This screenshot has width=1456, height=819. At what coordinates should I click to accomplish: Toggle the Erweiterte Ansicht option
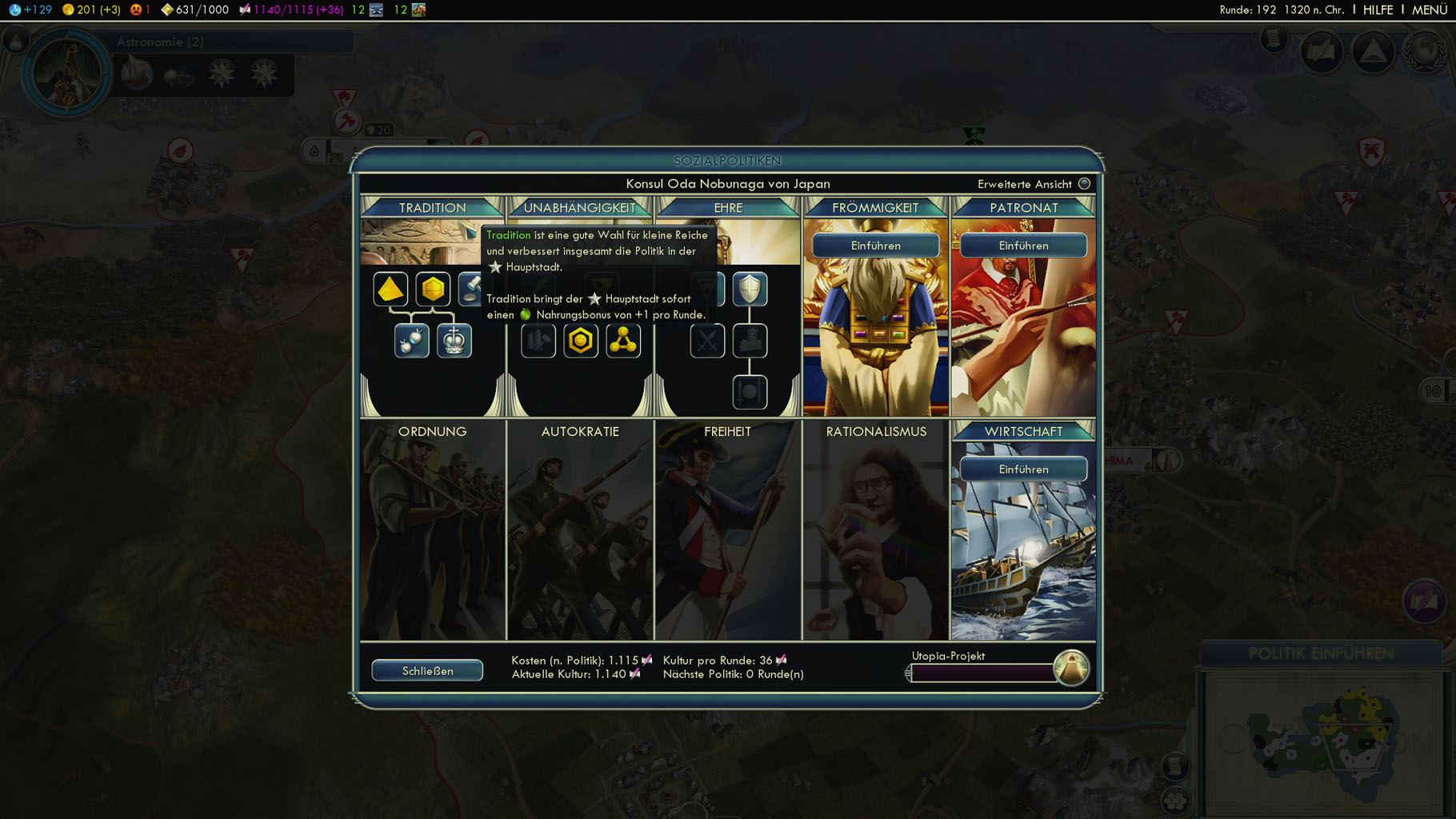point(1084,184)
